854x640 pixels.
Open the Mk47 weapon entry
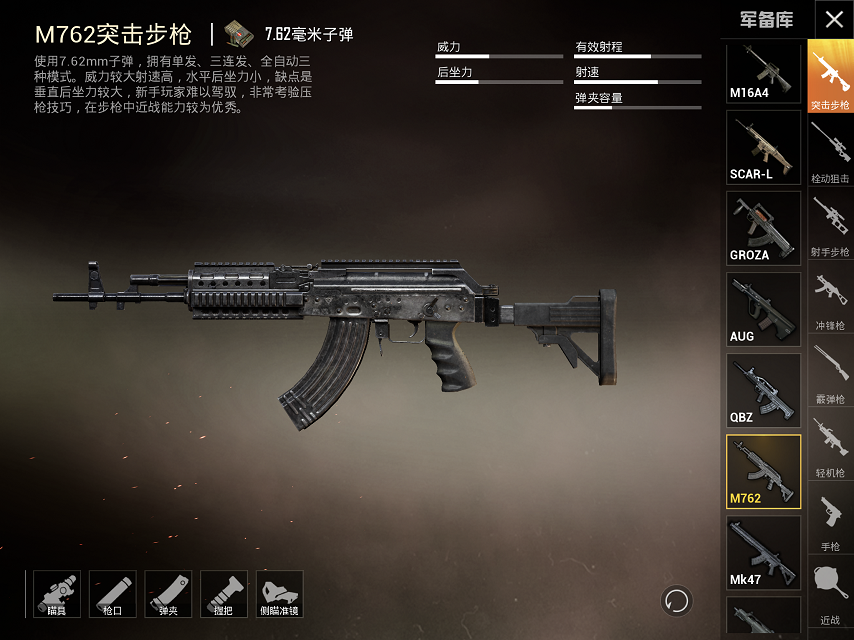[763, 552]
